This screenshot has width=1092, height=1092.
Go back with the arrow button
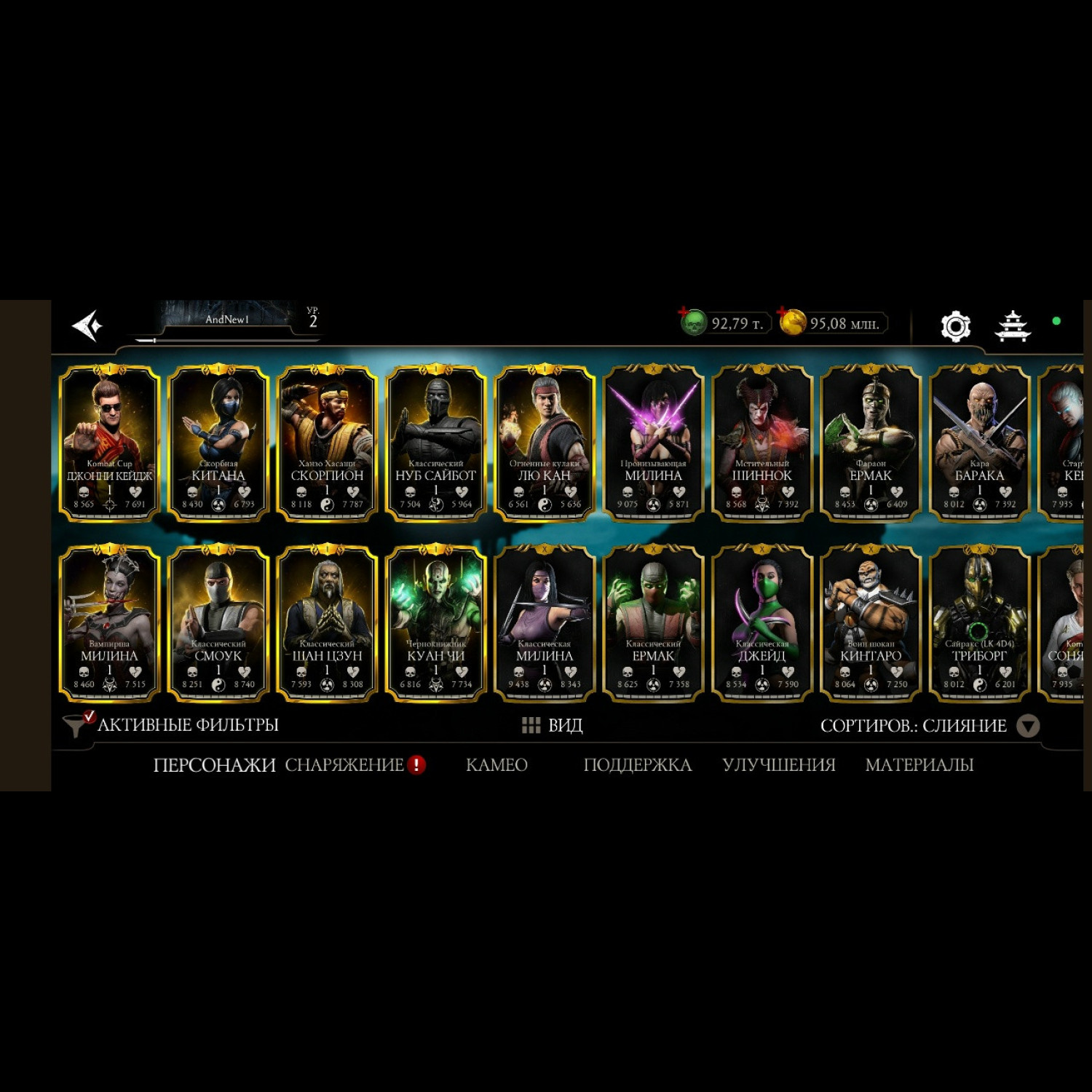(87, 325)
